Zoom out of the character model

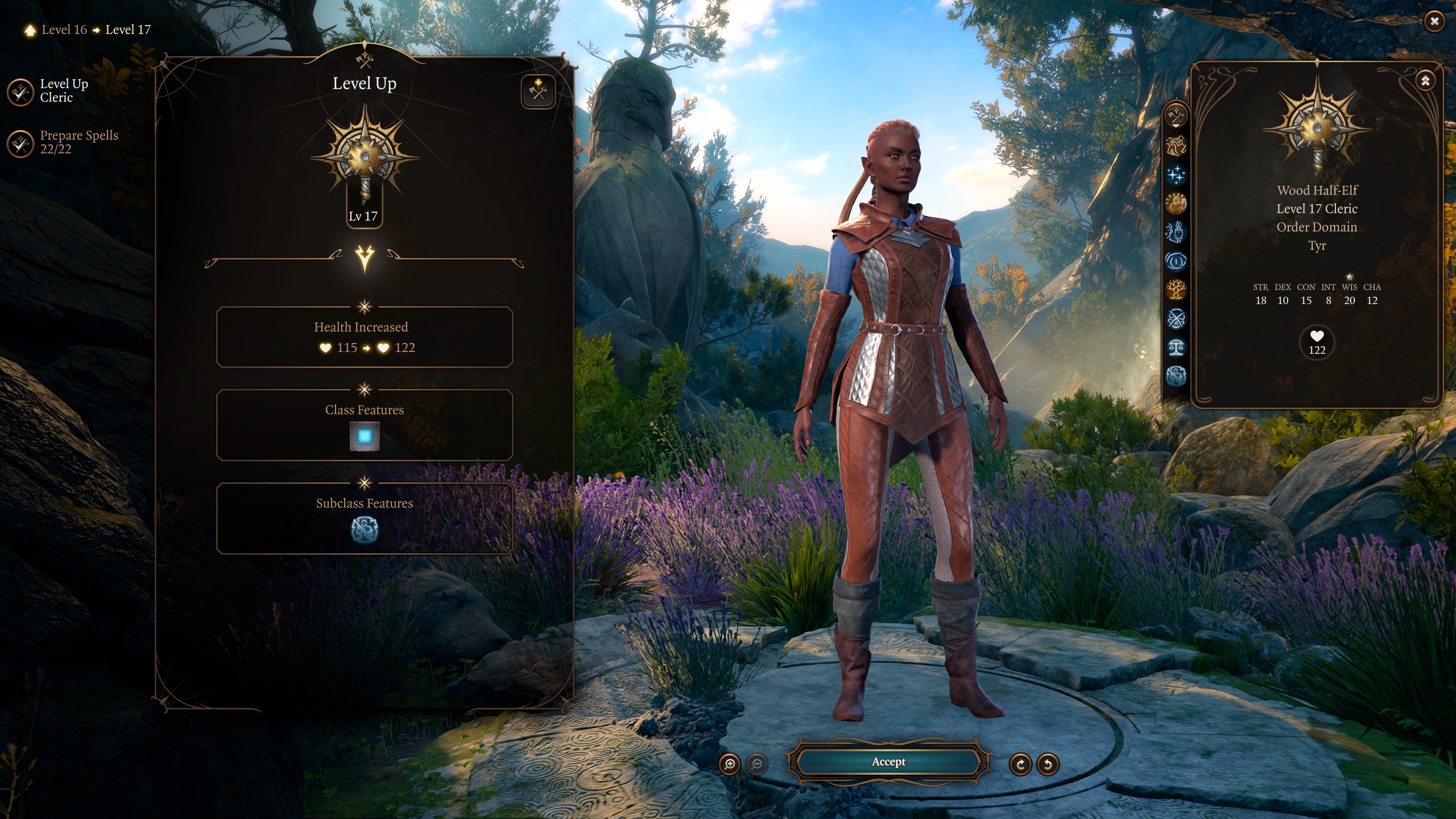[756, 764]
